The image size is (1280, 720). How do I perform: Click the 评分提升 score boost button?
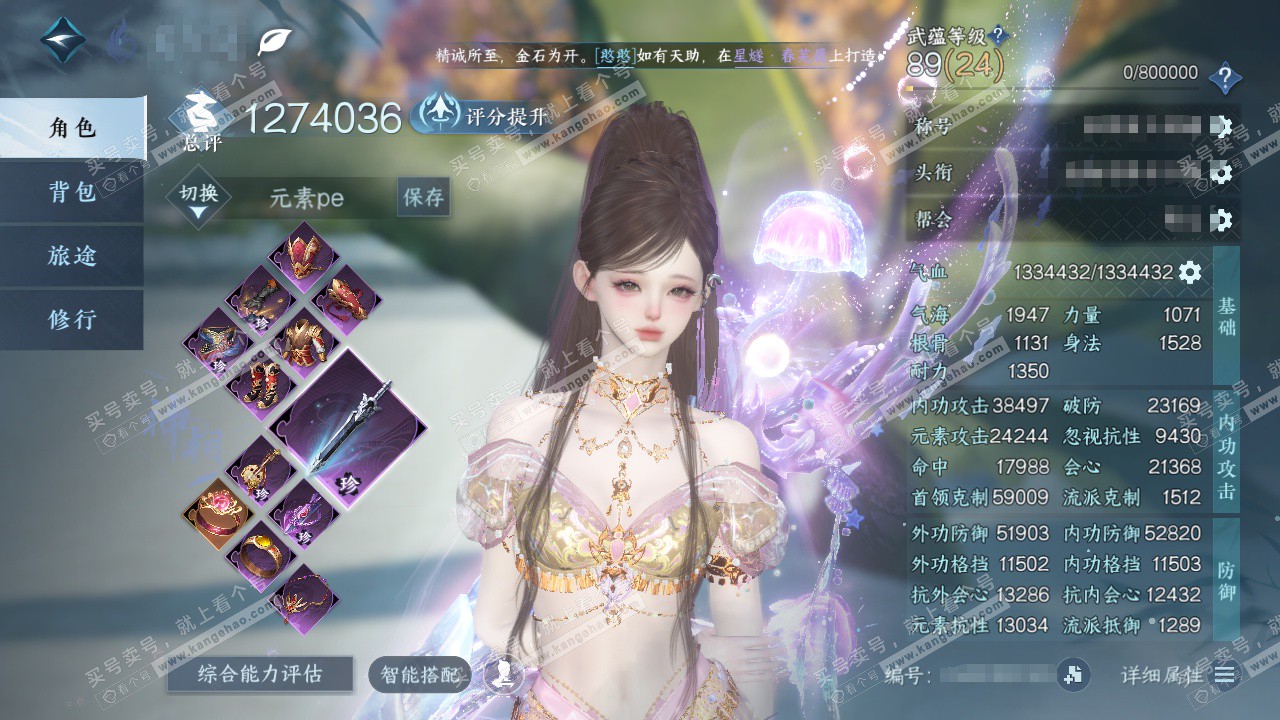[484, 116]
